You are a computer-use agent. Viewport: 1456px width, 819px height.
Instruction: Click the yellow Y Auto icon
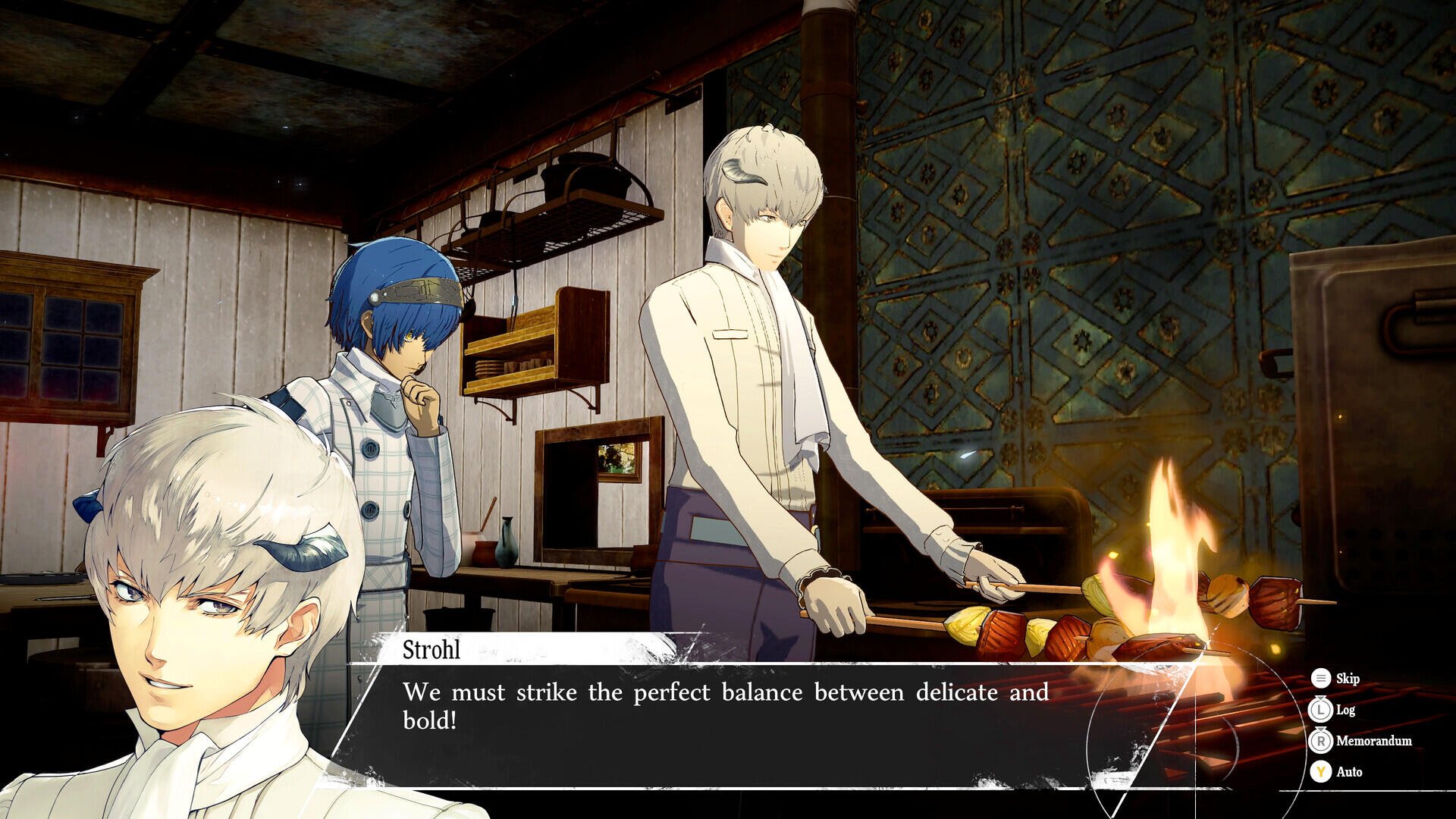[1321, 772]
